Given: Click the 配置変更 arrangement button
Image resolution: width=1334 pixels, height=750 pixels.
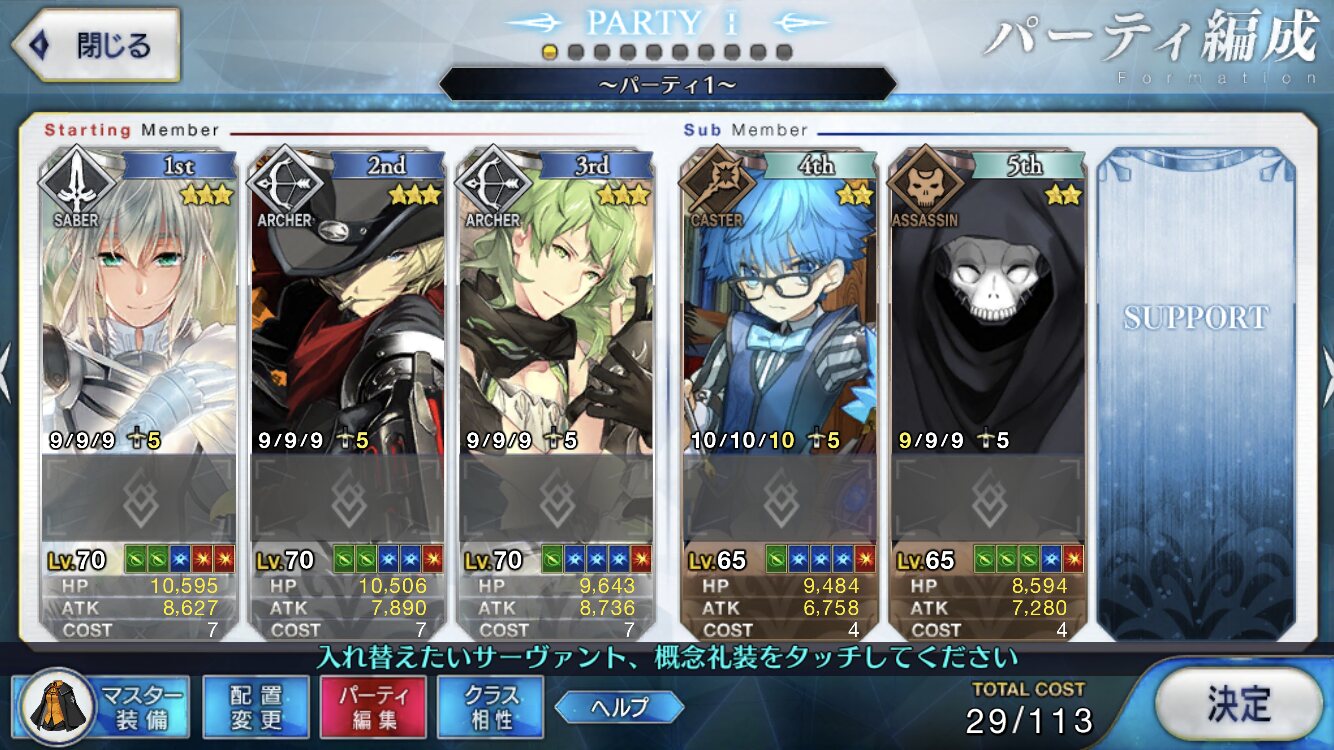Looking at the screenshot, I should coord(255,707).
